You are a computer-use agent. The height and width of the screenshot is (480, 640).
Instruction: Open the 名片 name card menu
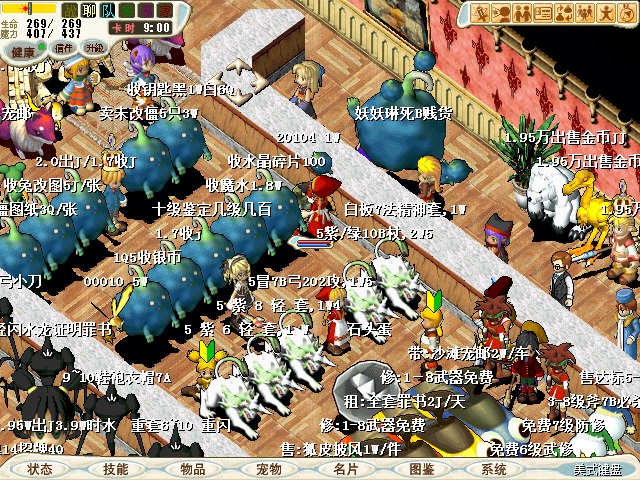(x=346, y=468)
